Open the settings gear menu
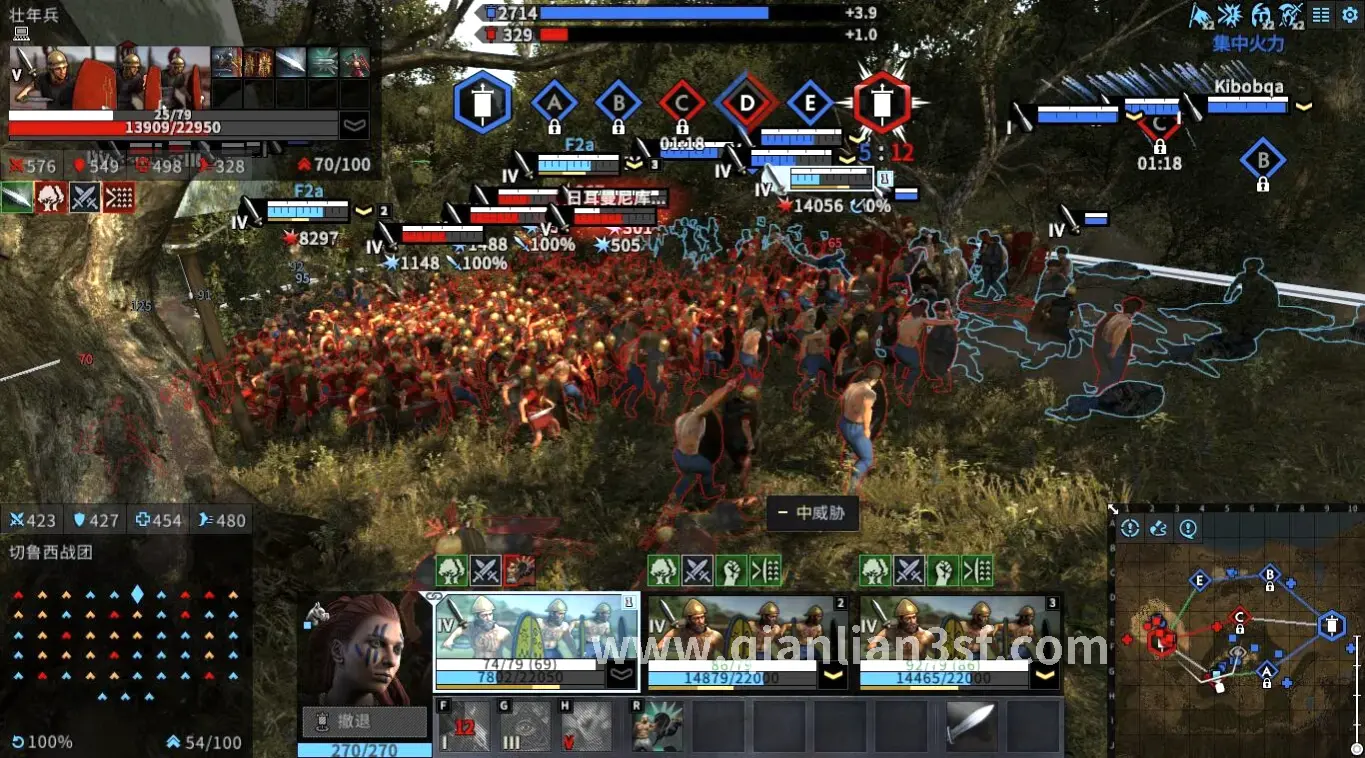 [x=1351, y=14]
